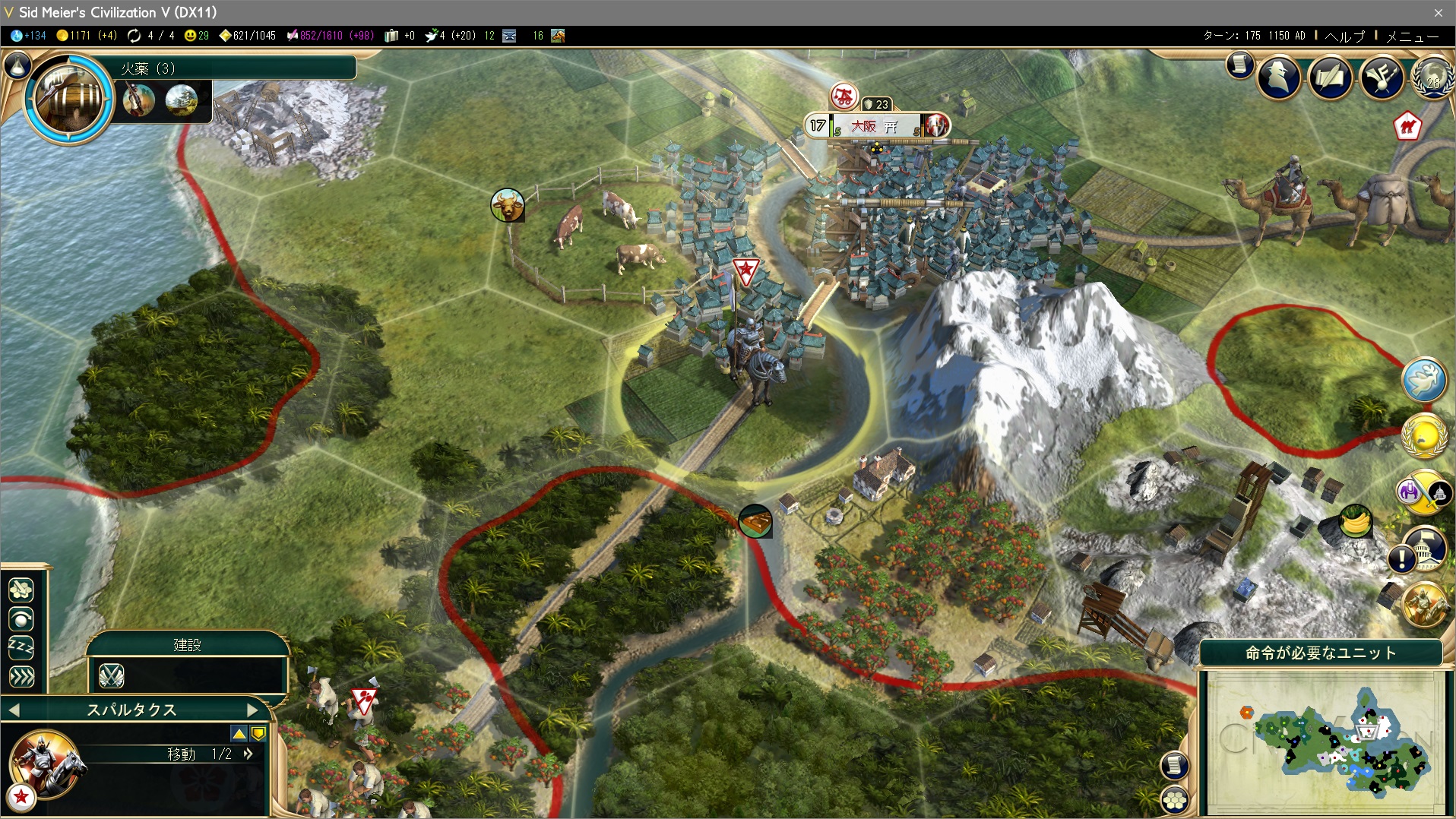The height and width of the screenshot is (819, 1456).
Task: Open the メニュー game menu
Action: point(1412,36)
